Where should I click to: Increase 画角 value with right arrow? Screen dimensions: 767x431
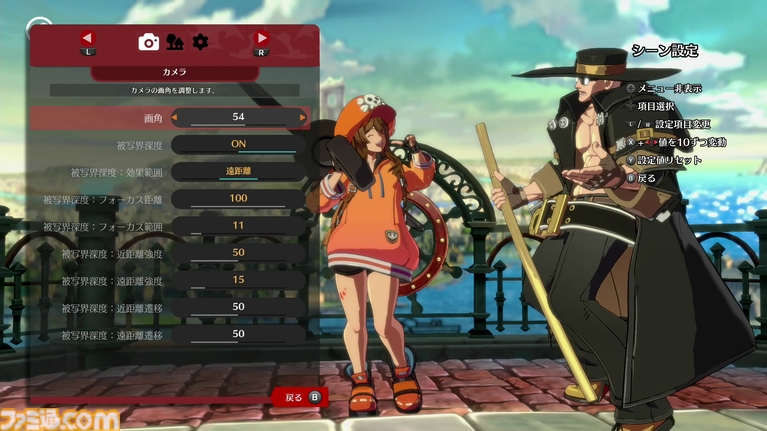click(302, 117)
